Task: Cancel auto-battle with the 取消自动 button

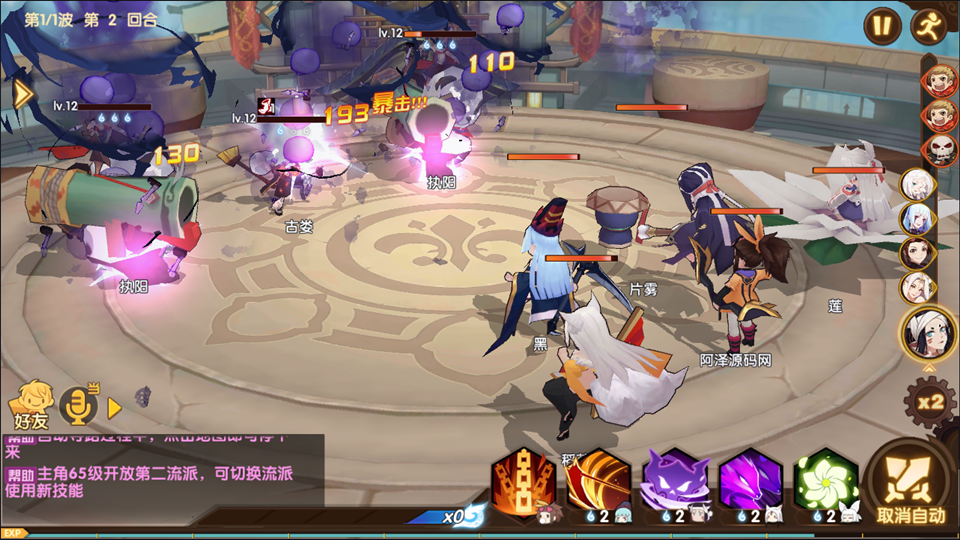Action: 911,483
